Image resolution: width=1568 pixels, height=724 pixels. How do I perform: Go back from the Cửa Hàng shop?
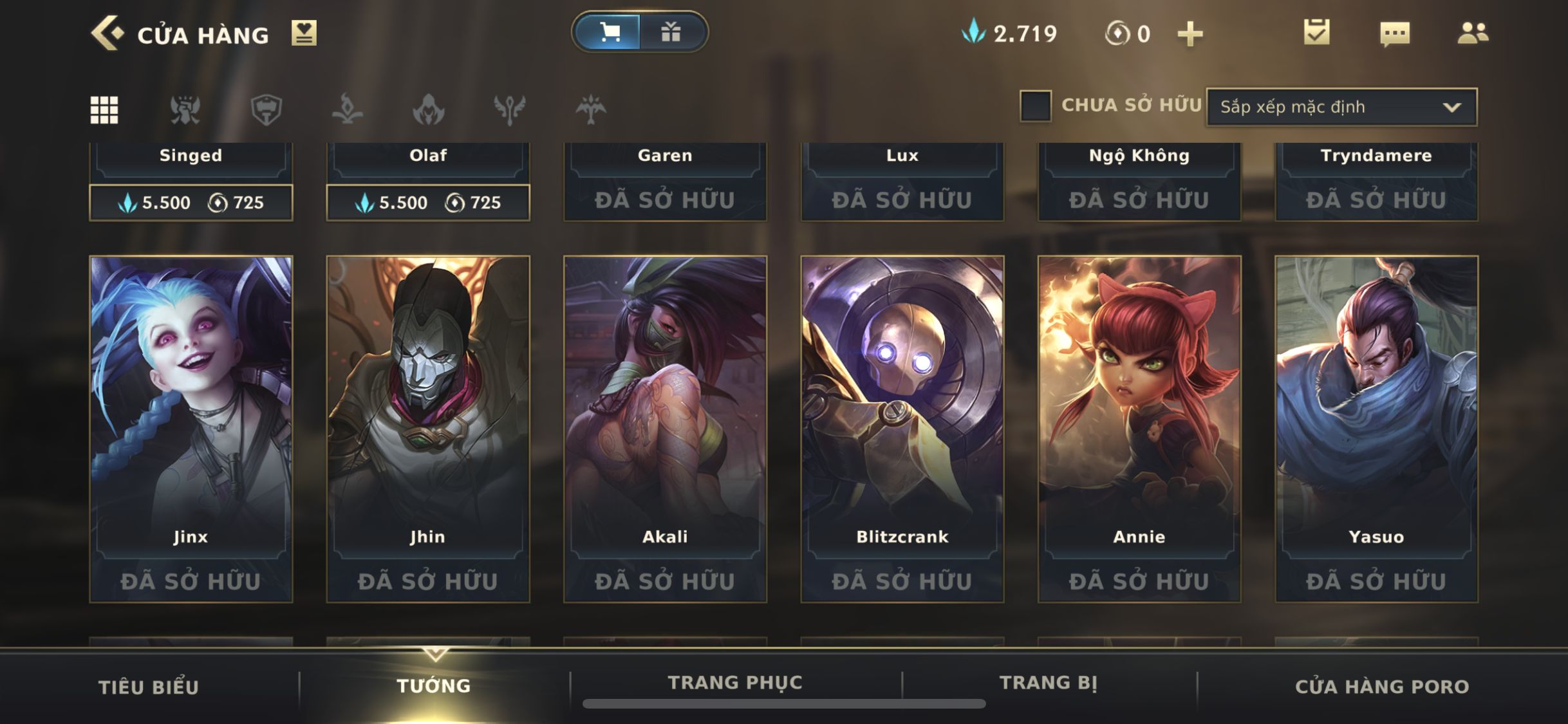[x=106, y=33]
